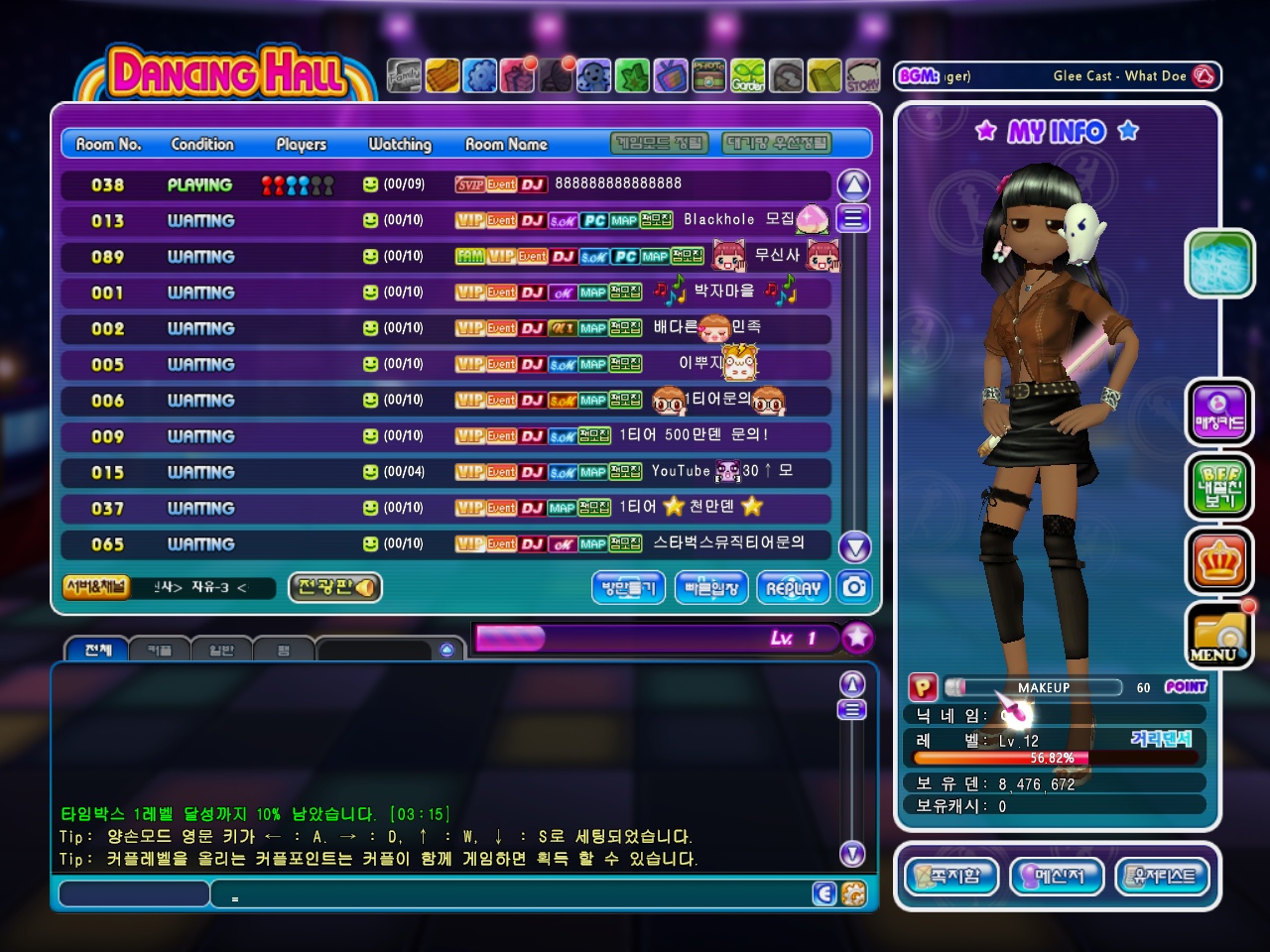Viewport: 1270px width, 952px height.
Task: Open the STORY icon in top toolbar
Action: point(862,76)
